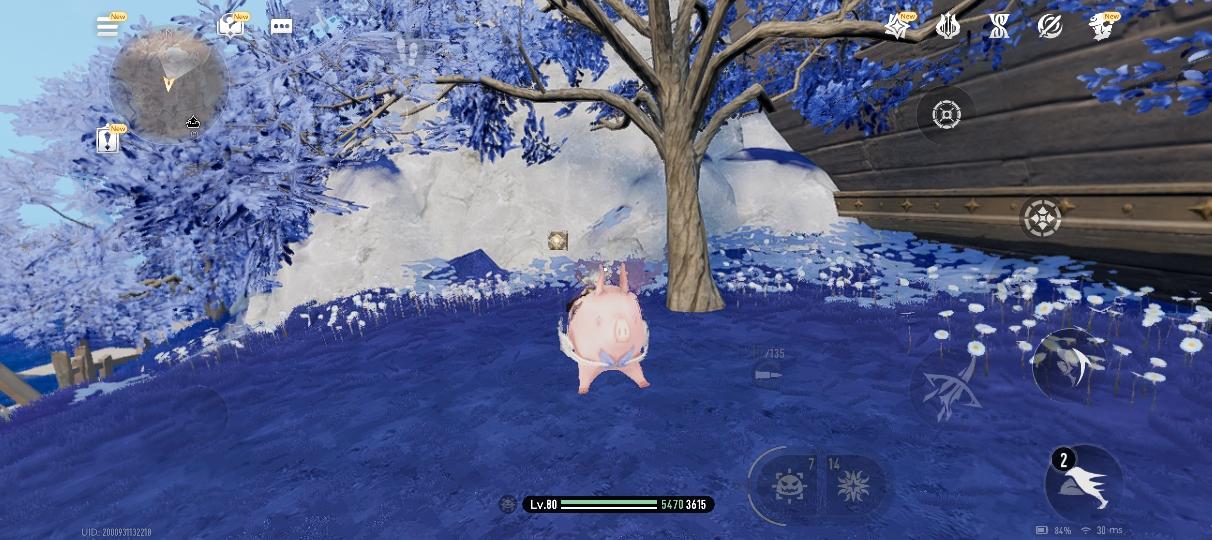Expand the circular minimap
Image resolution: width=1212 pixels, height=540 pixels.
click(x=168, y=84)
